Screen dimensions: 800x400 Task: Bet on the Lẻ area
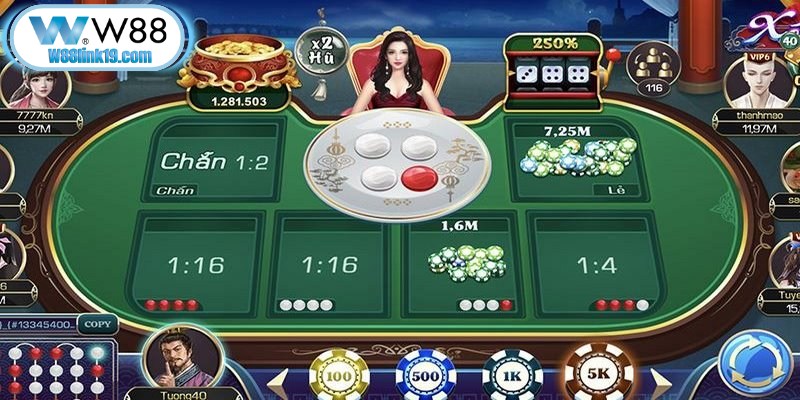pyautogui.click(x=577, y=160)
